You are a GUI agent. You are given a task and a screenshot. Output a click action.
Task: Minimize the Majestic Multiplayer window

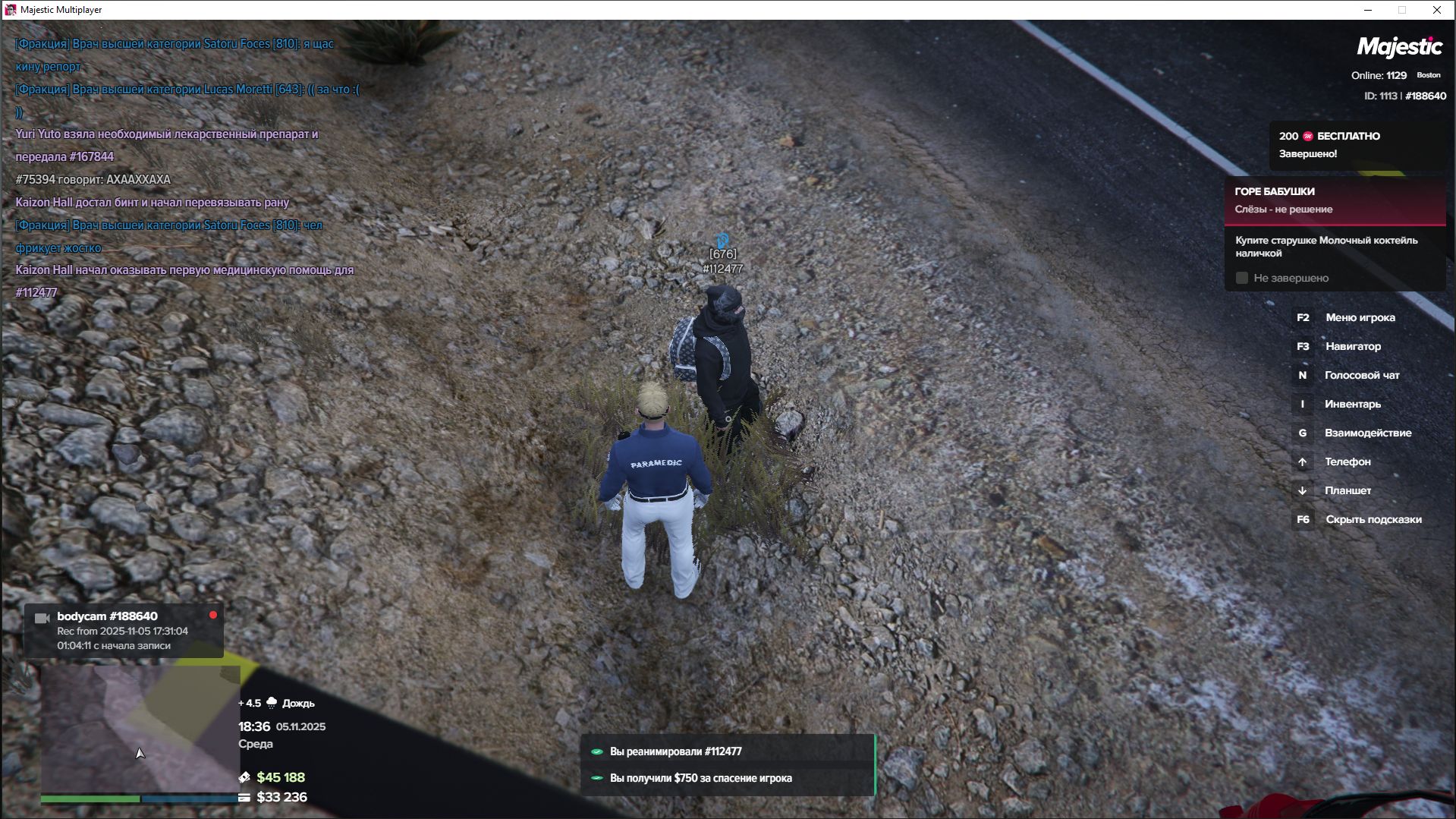1368,10
